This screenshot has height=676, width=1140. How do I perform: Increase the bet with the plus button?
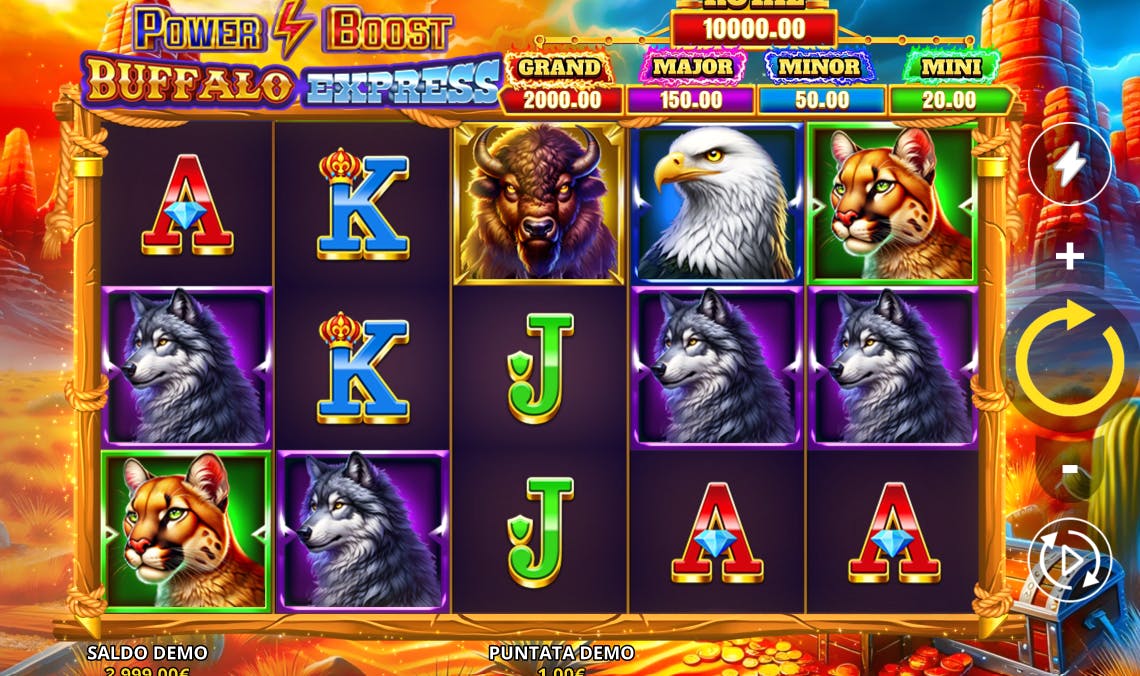point(1069,257)
